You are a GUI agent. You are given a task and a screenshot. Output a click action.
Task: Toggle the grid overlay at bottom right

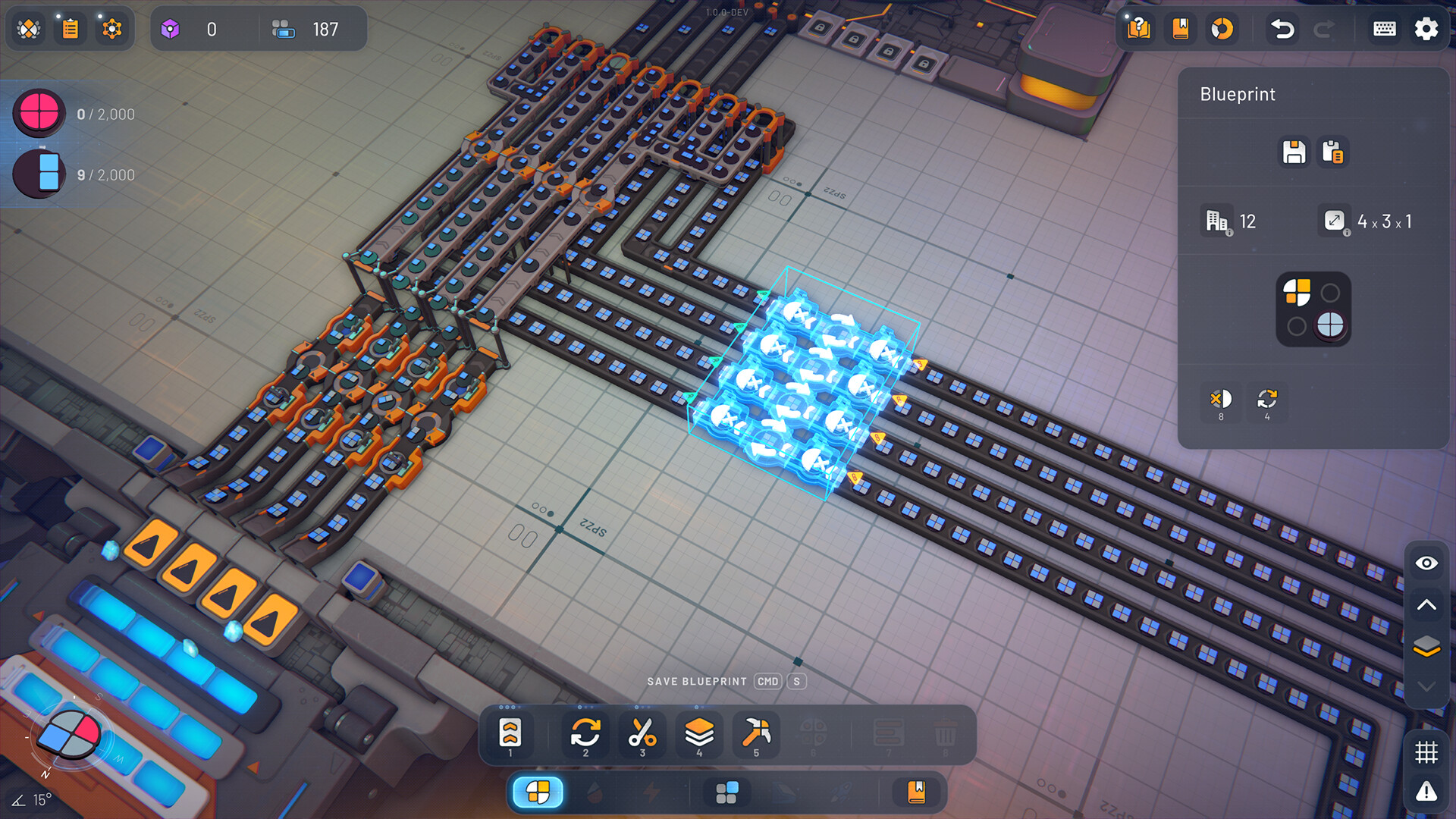pyautogui.click(x=1426, y=753)
